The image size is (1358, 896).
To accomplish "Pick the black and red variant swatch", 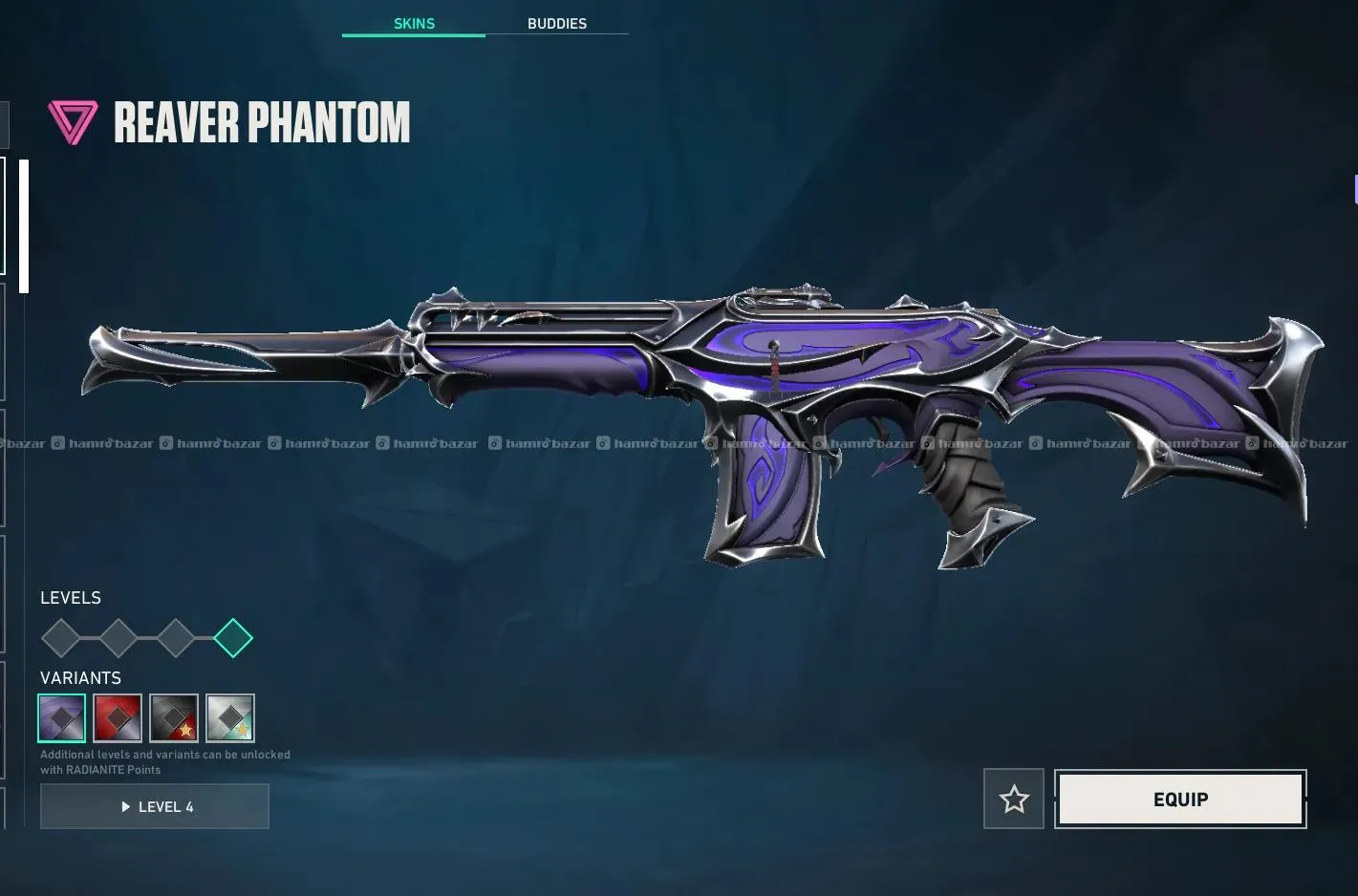I will (174, 718).
